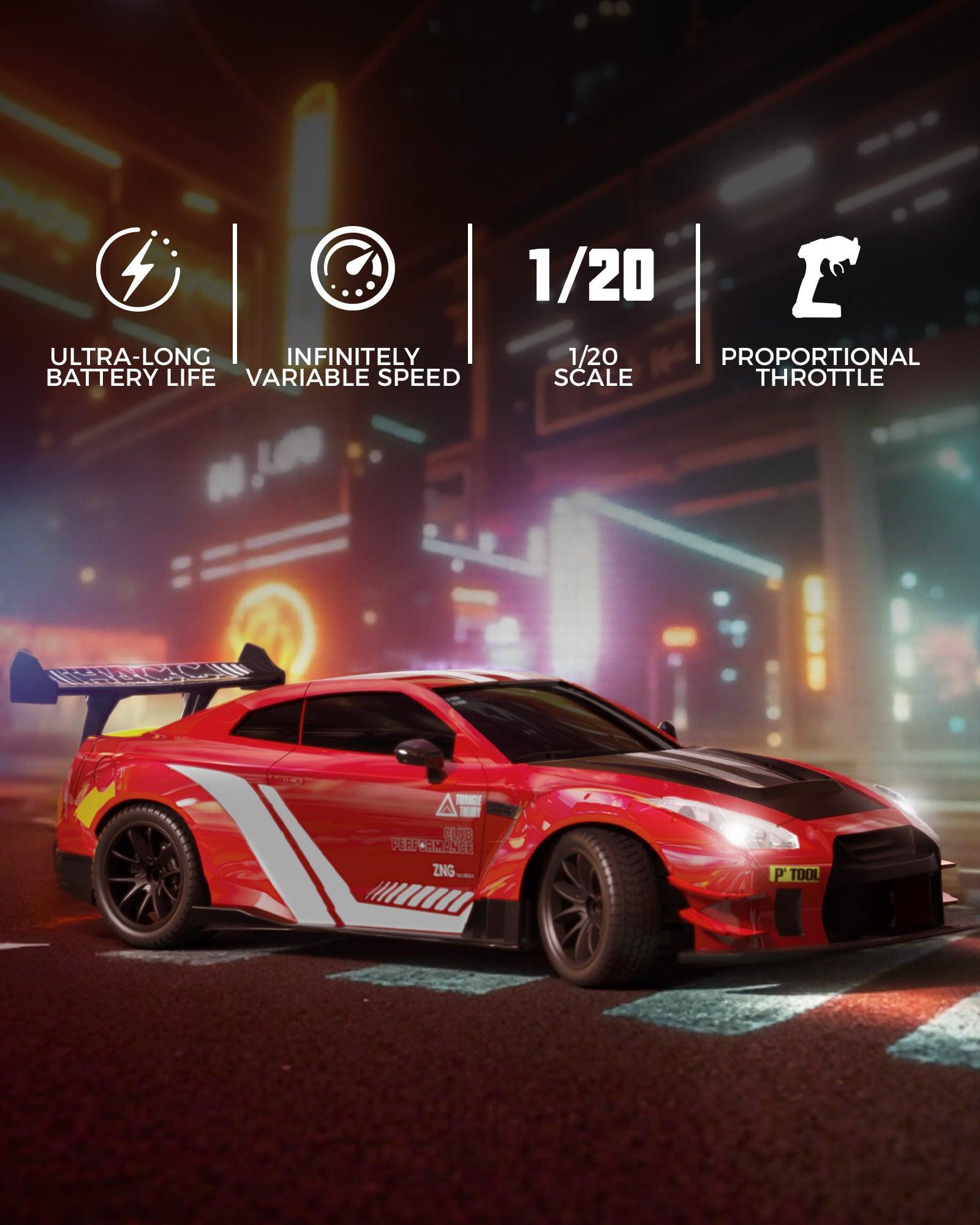Image resolution: width=980 pixels, height=1225 pixels.
Task: Click the Infinitely Variable Speed gauge icon
Action: coord(352,268)
